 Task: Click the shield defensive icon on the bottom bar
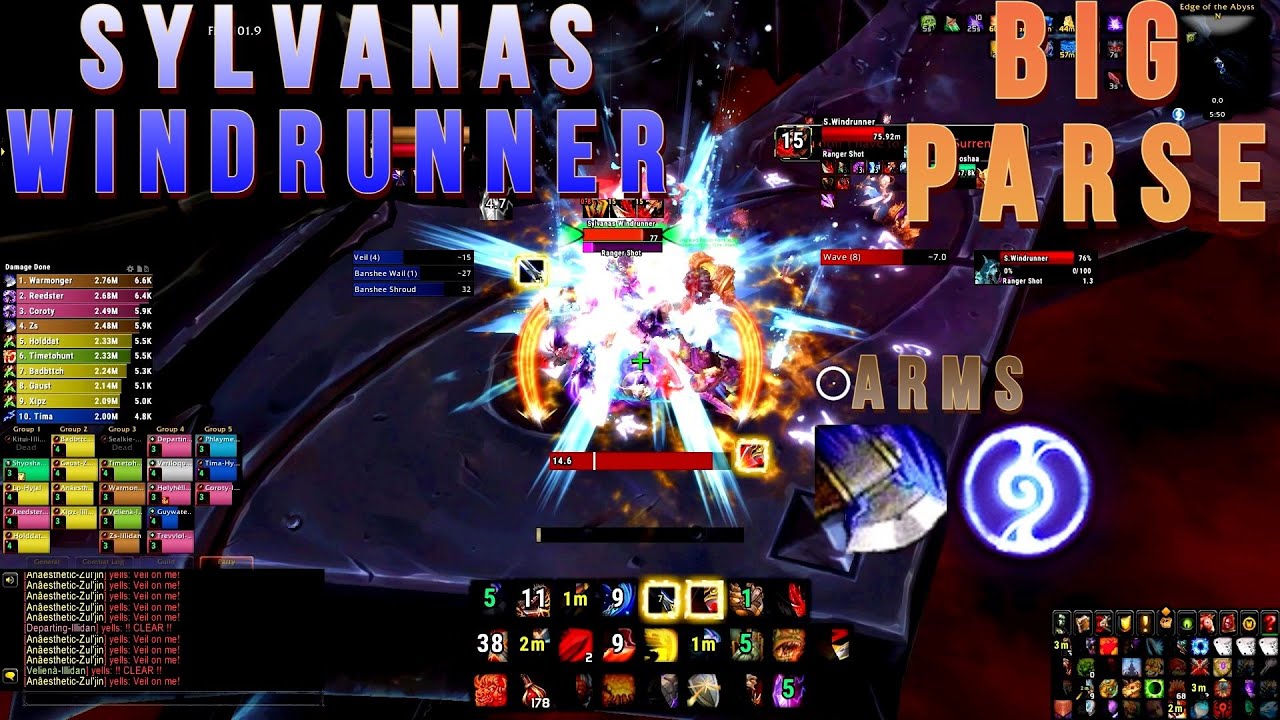tap(704, 690)
